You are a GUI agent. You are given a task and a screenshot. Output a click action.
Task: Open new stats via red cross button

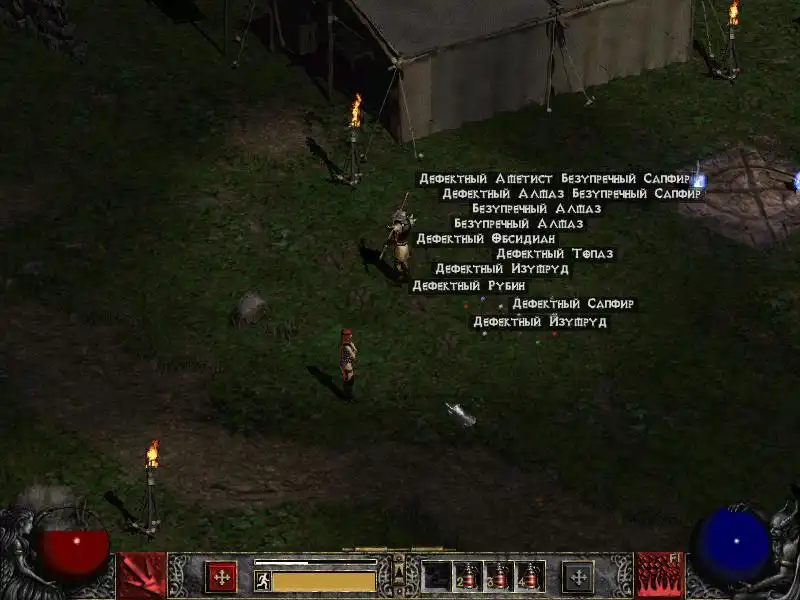(221, 576)
